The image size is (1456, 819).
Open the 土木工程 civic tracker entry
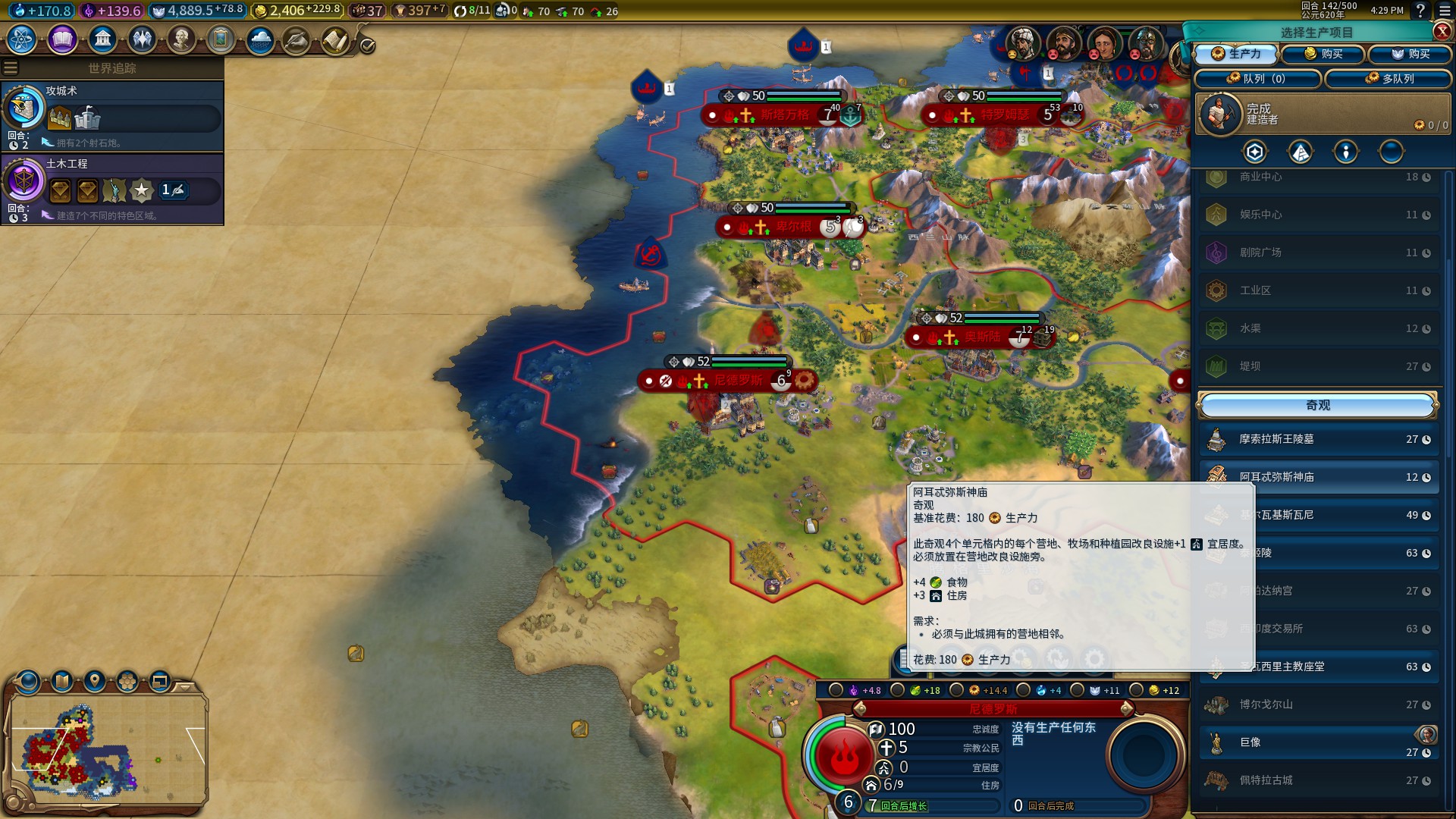coord(112,188)
